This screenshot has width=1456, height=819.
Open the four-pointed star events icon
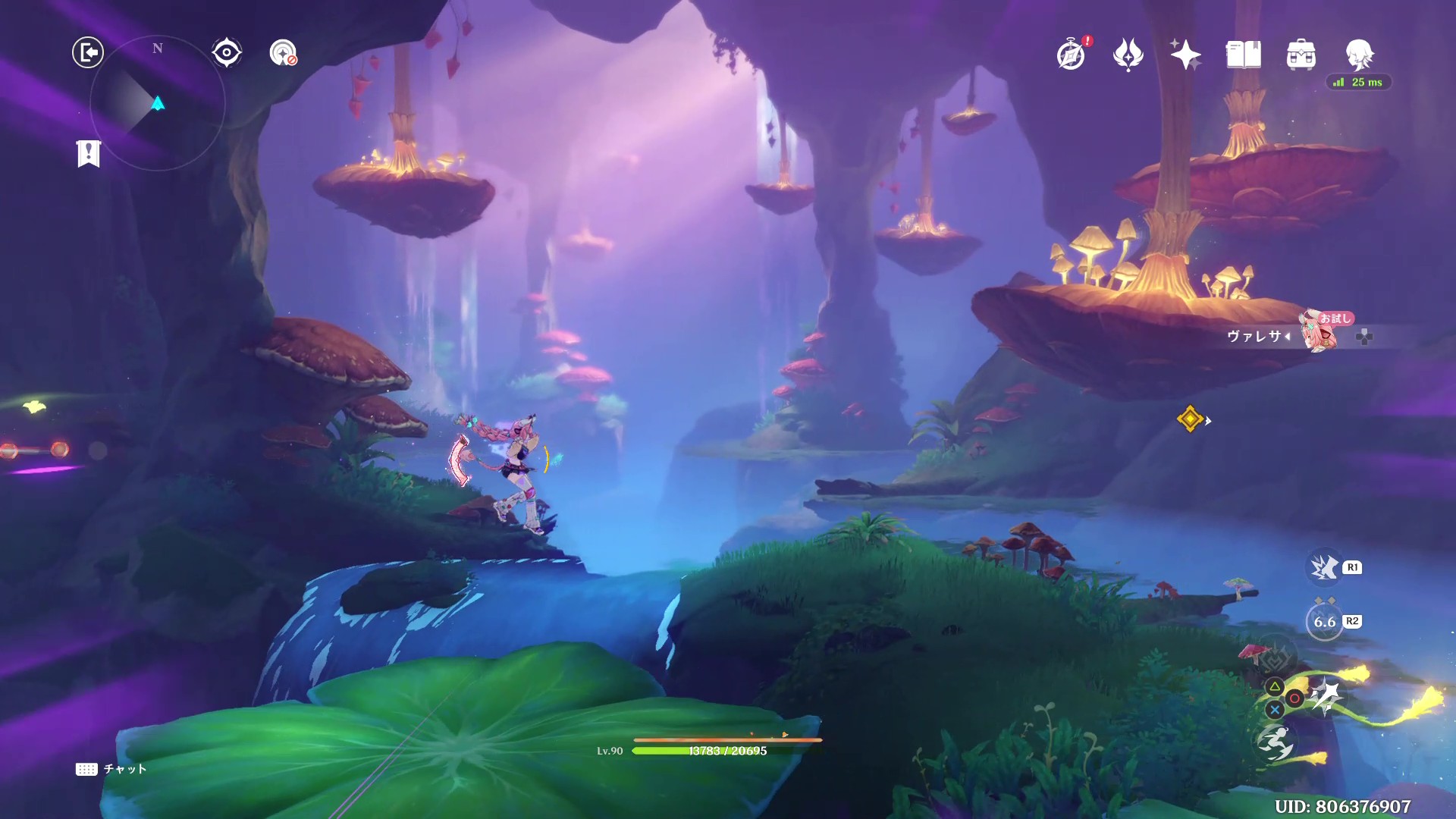coord(1185,55)
